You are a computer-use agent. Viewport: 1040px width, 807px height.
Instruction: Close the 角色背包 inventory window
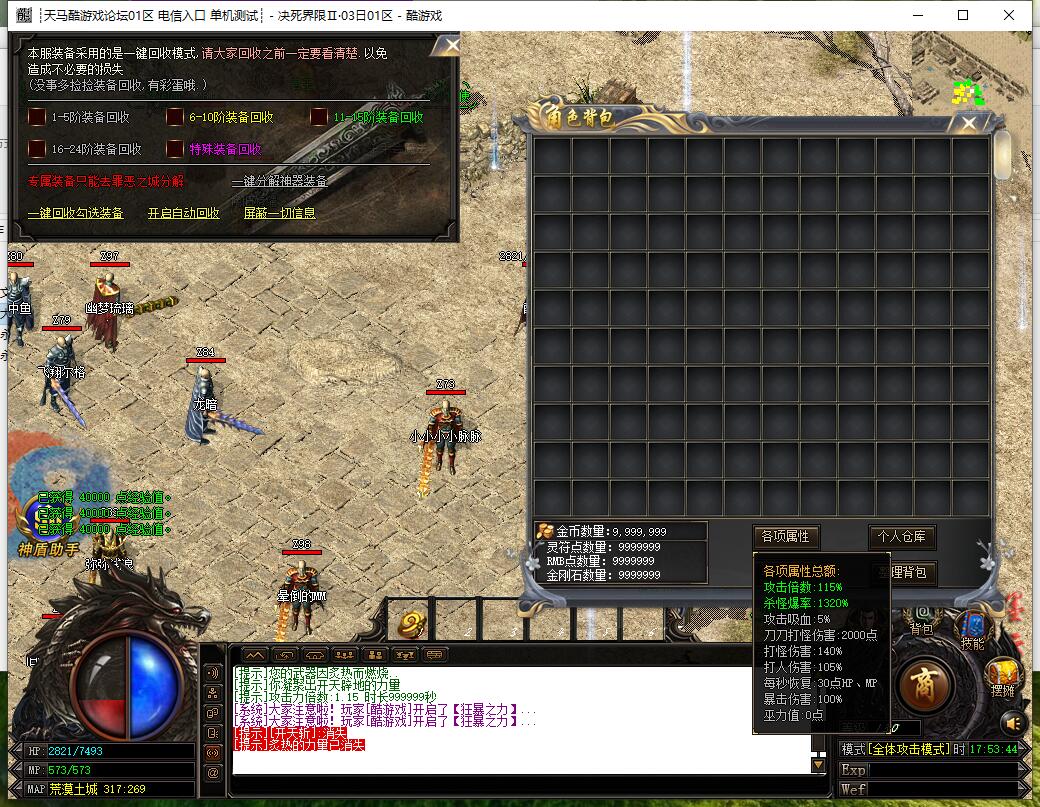(968, 123)
